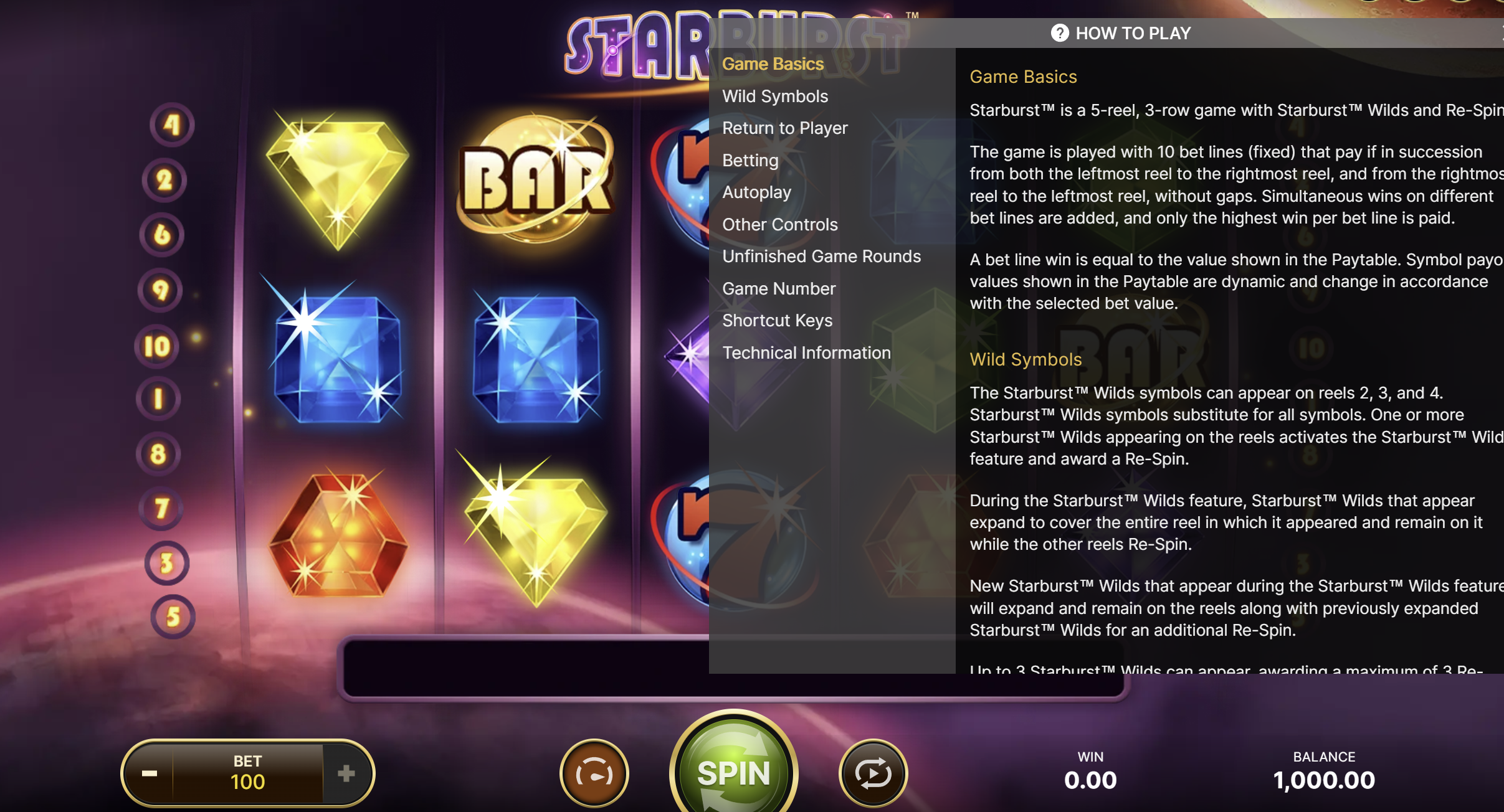Select bet line number 5 indicator
Viewport: 1504px width, 812px height.
click(173, 617)
